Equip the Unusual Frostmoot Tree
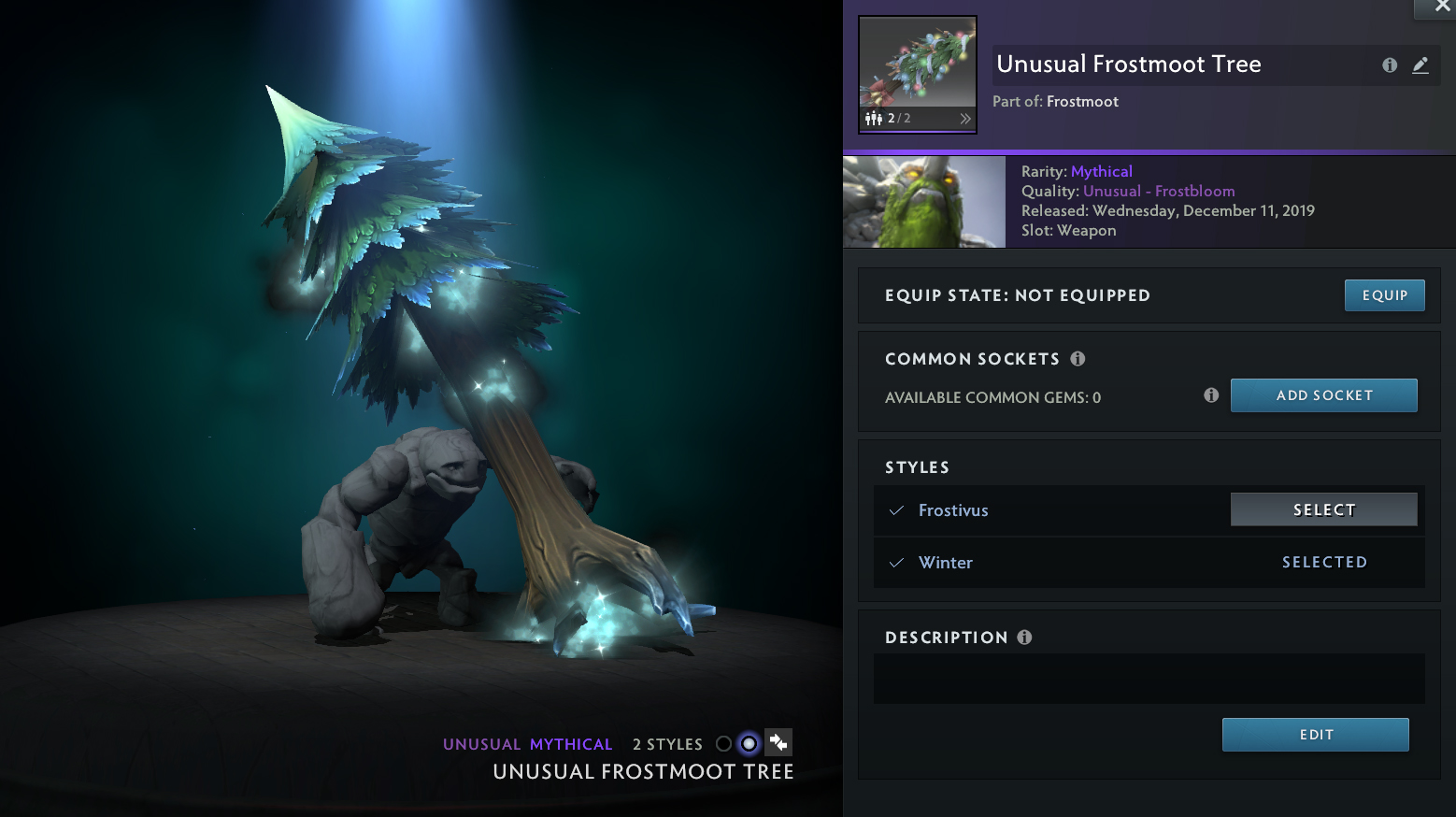 tap(1384, 295)
